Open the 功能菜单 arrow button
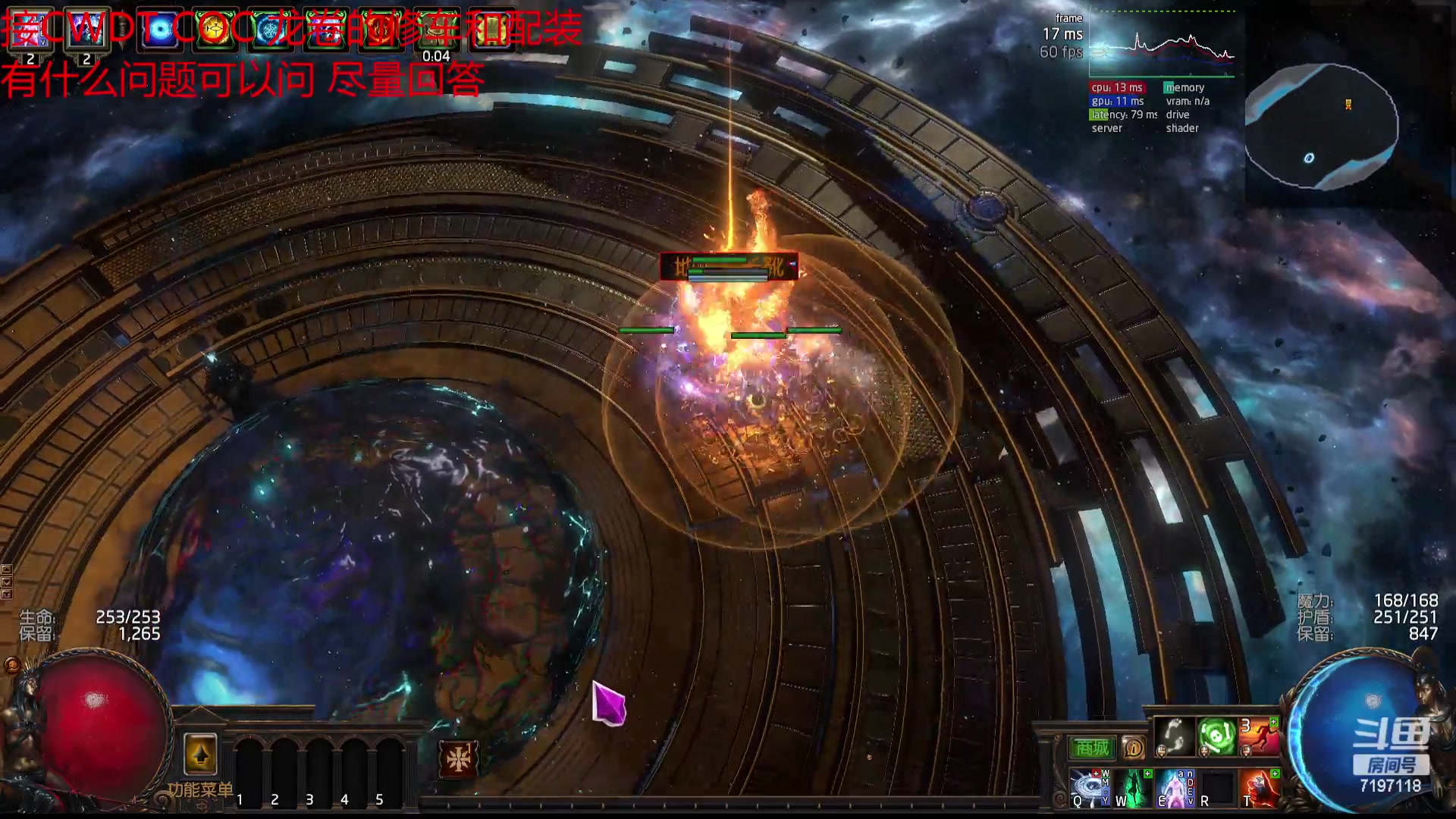Viewport: 1456px width, 819px height. click(x=200, y=755)
